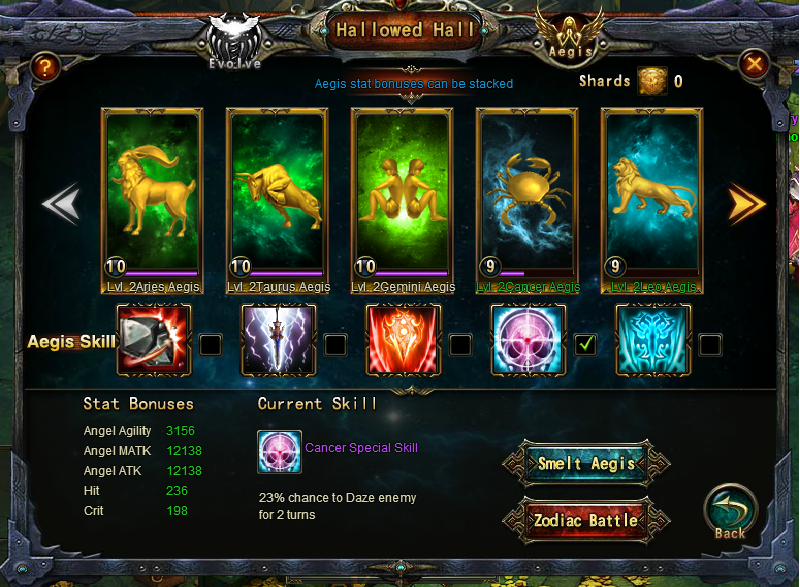
Task: Check the Gemini fire skill checkbox
Action: (460, 345)
